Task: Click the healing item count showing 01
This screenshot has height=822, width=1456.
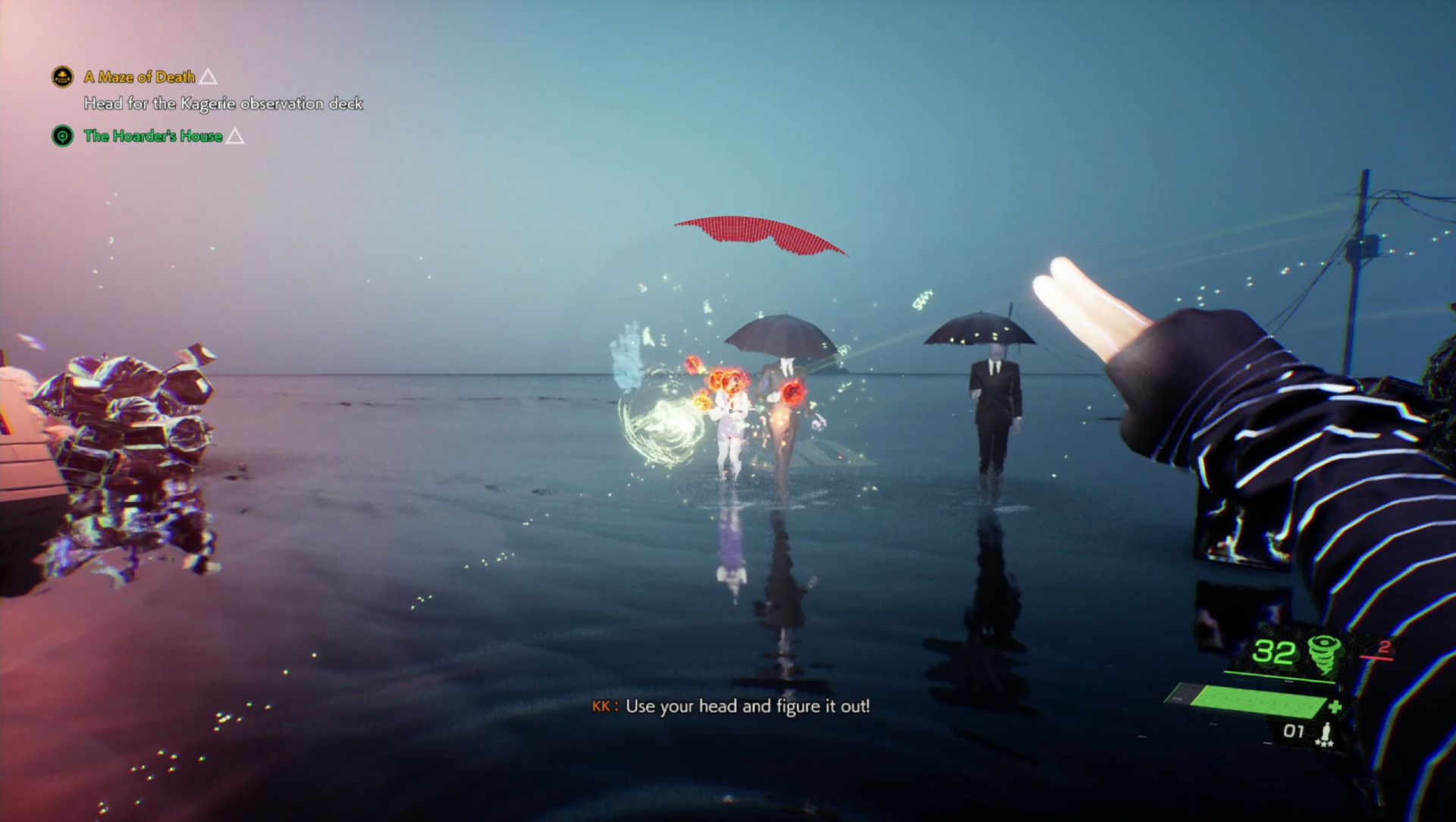Action: (1294, 729)
